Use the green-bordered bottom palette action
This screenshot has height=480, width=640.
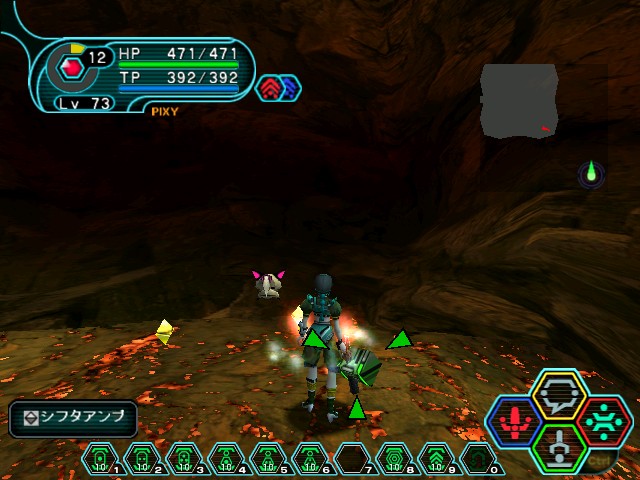click(x=559, y=445)
